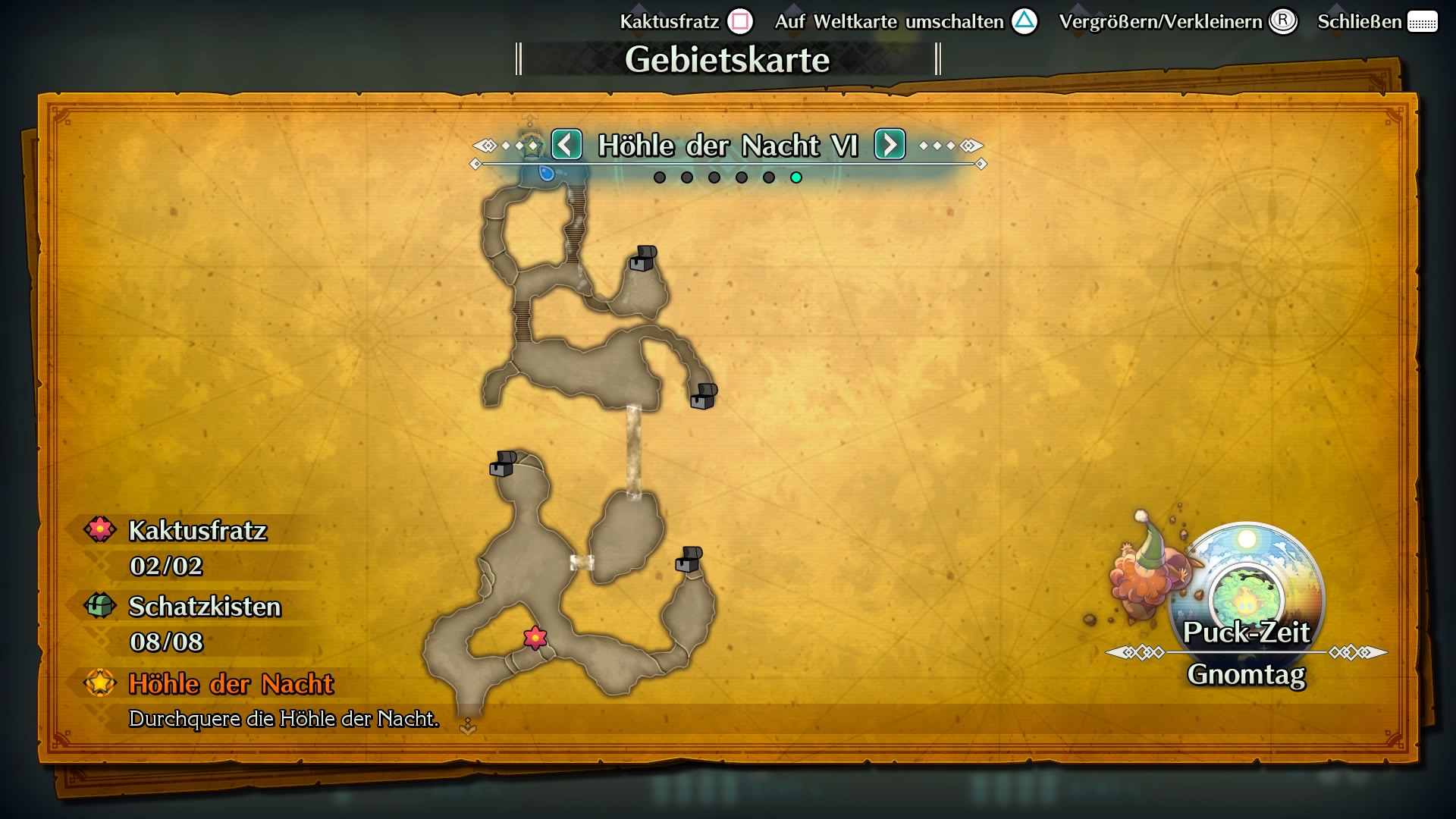Click the Höhle der Nacht VI title
This screenshot has height=819, width=1456.
(729, 144)
